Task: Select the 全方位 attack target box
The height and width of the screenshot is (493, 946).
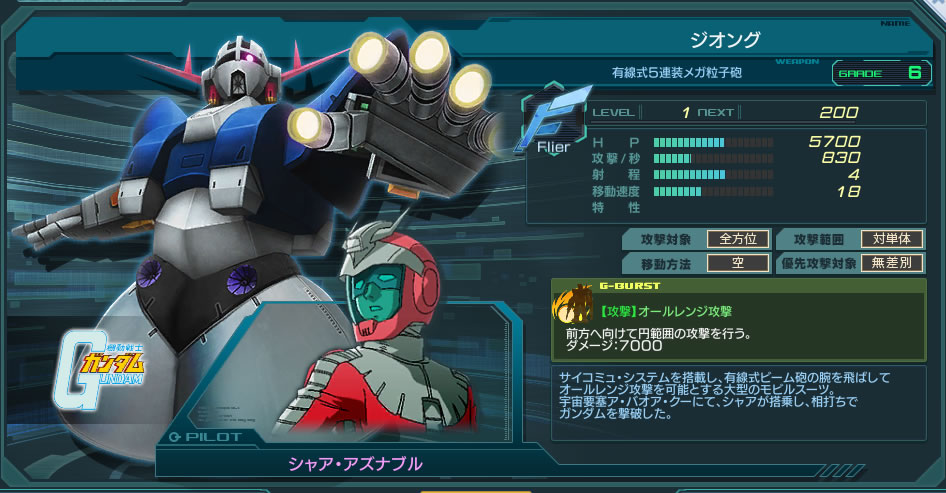Action: coord(738,239)
